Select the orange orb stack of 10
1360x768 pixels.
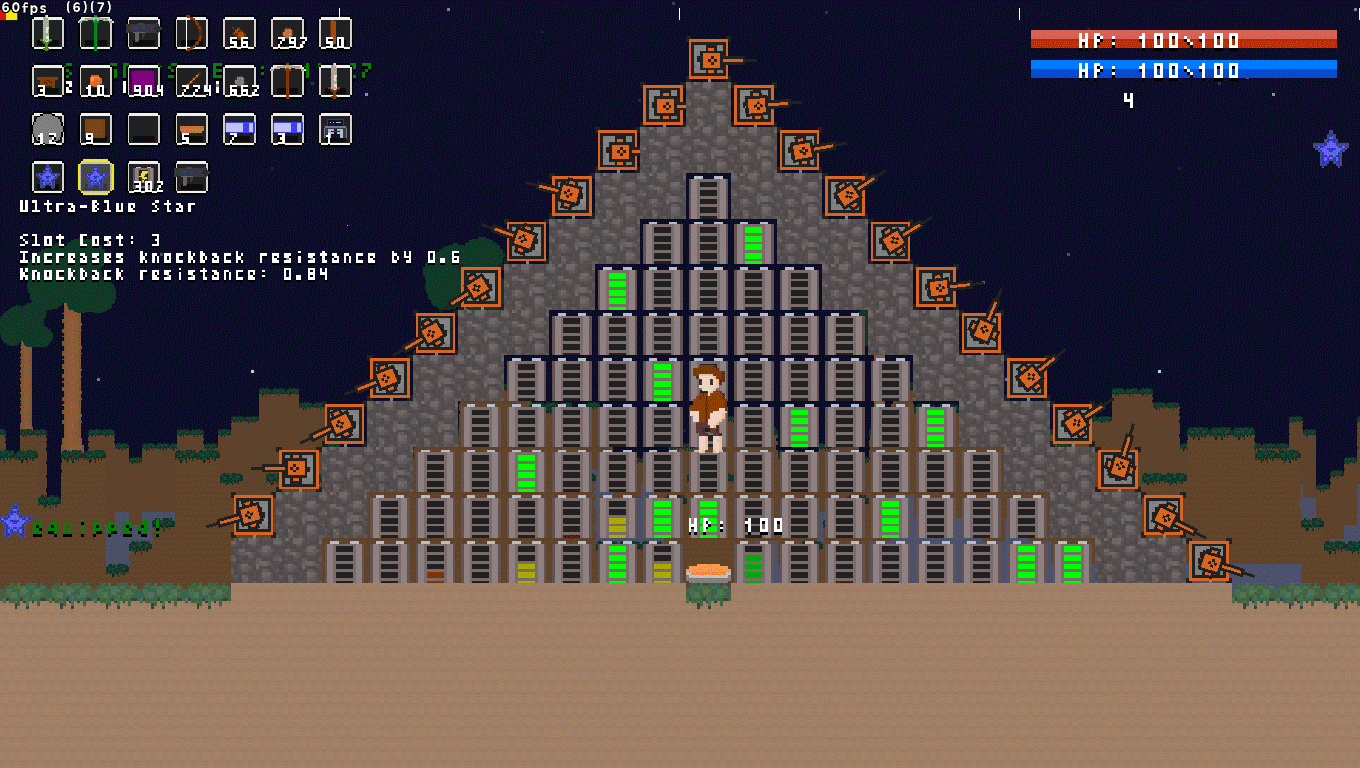(96, 81)
